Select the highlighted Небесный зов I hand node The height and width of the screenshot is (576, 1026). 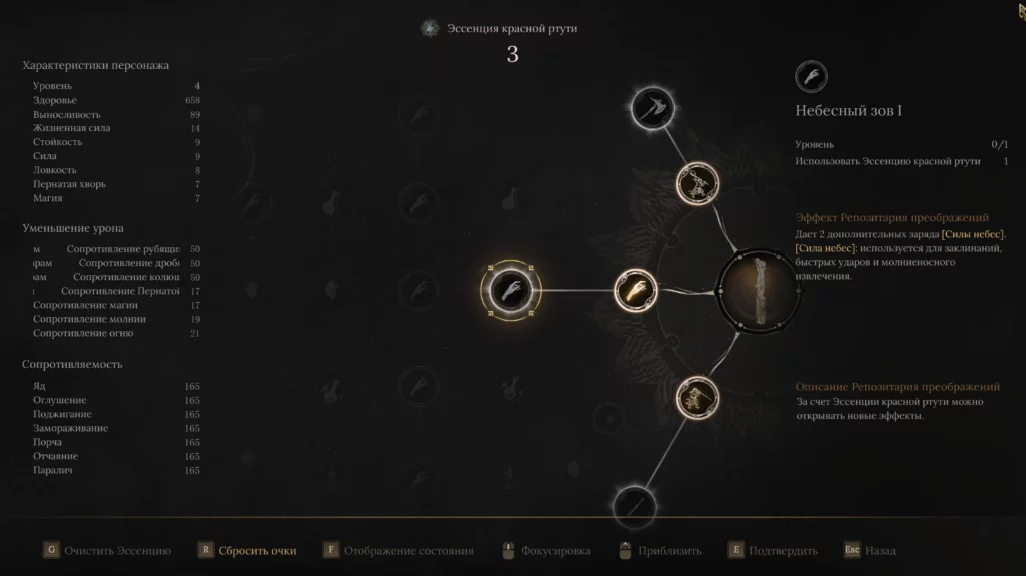pos(509,290)
